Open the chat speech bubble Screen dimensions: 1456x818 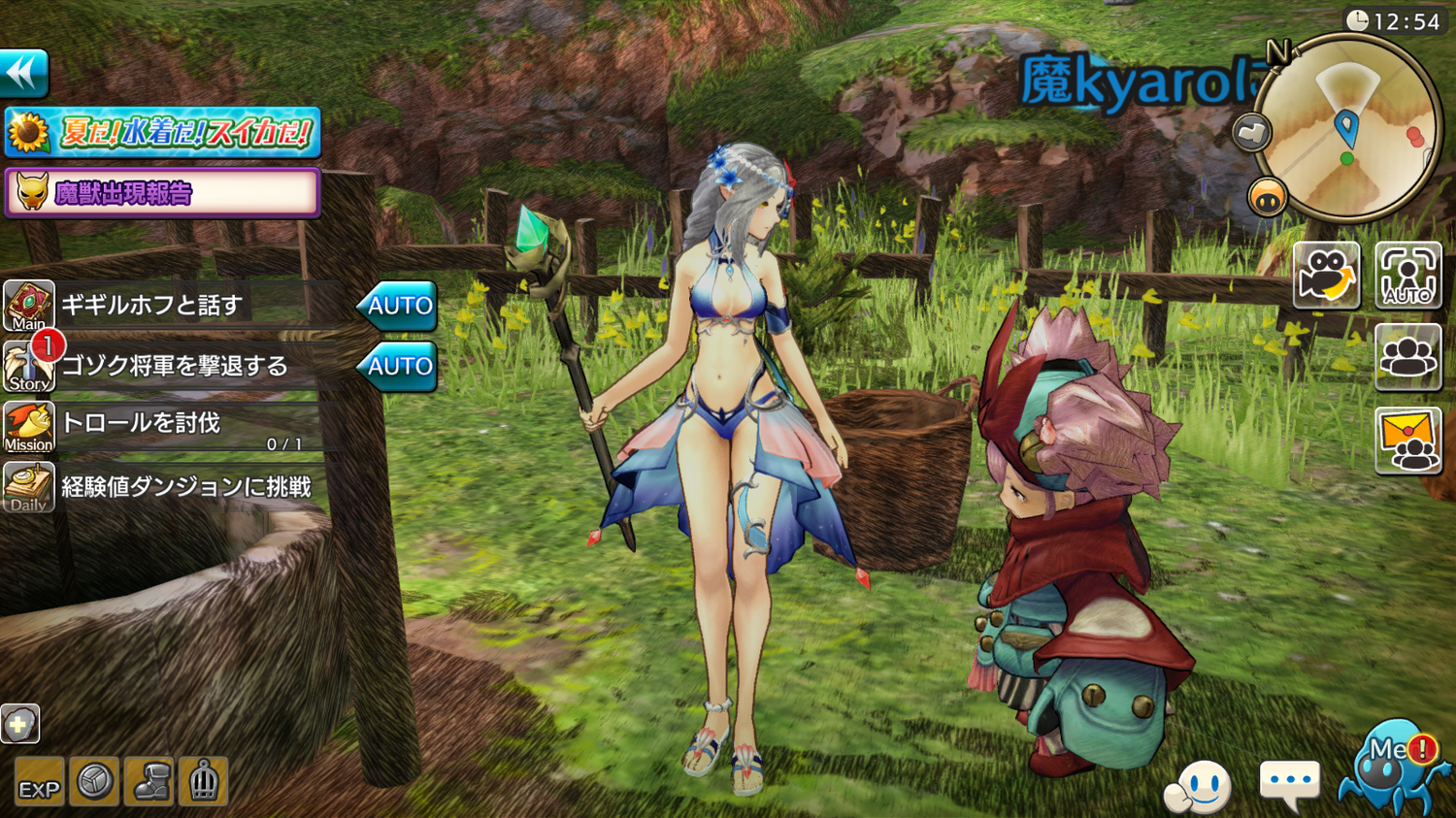1289,782
